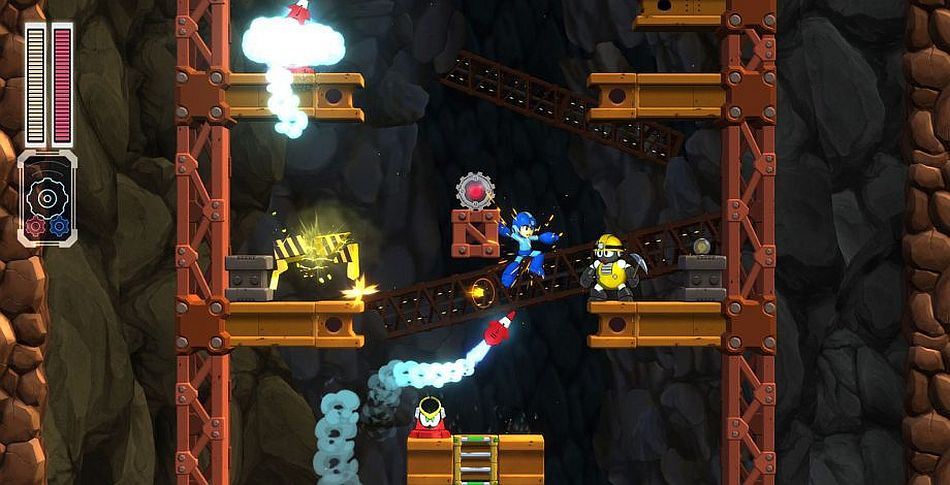Viewport: 950px width, 485px height.
Task: Click the large white Double Gear icon
Action: [x=46, y=196]
